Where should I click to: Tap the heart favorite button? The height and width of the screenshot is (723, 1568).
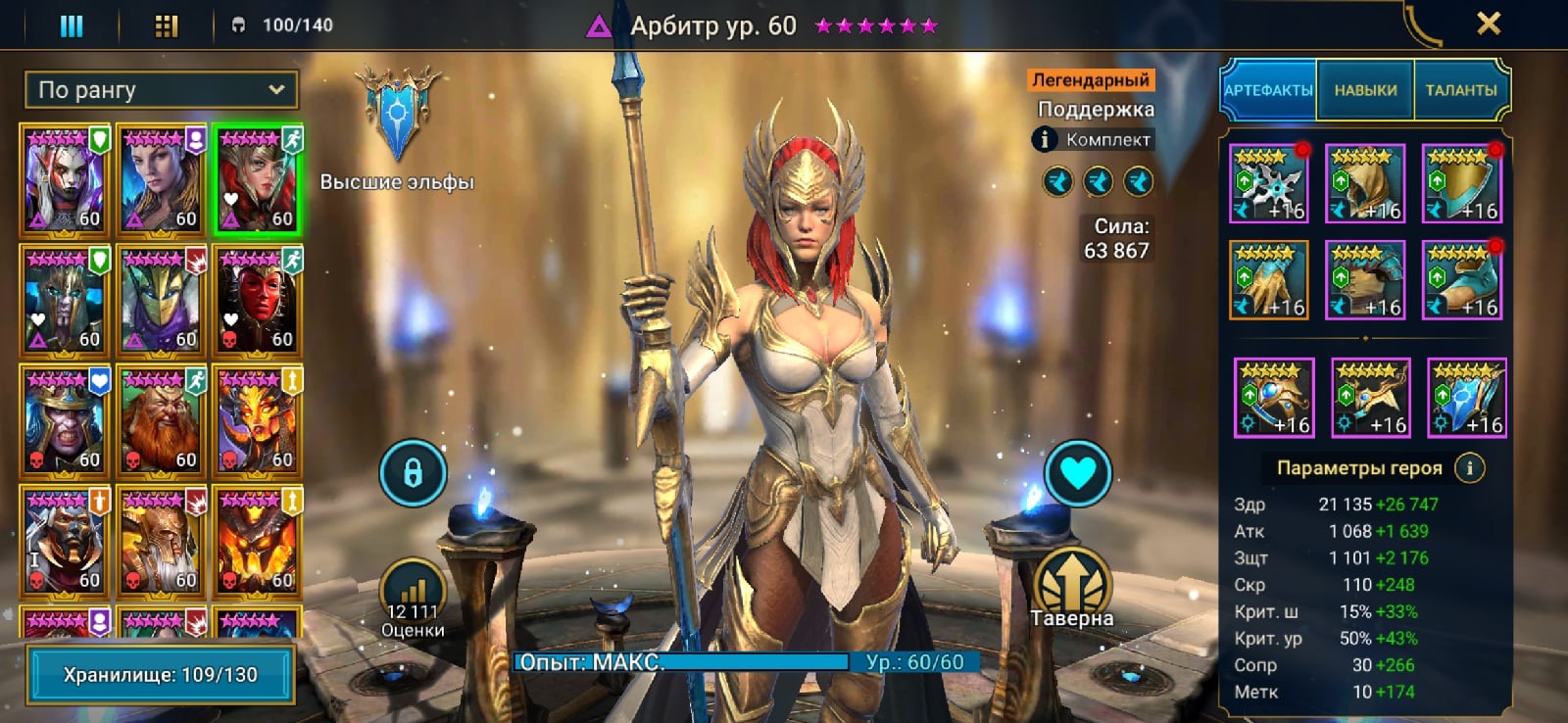[x=1077, y=473]
